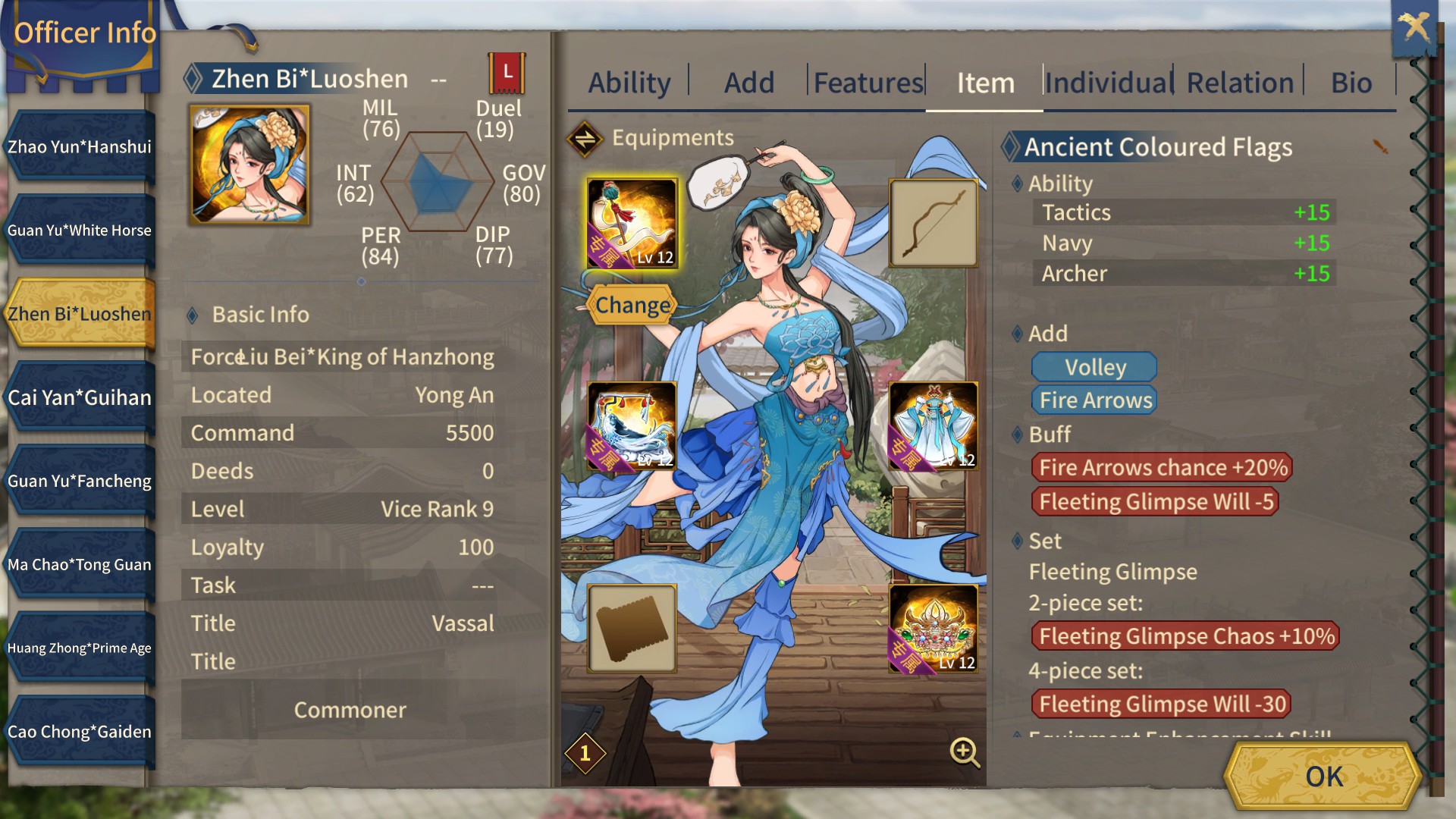The width and height of the screenshot is (1456, 819).
Task: Close the Officer Info window
Action: [1414, 29]
